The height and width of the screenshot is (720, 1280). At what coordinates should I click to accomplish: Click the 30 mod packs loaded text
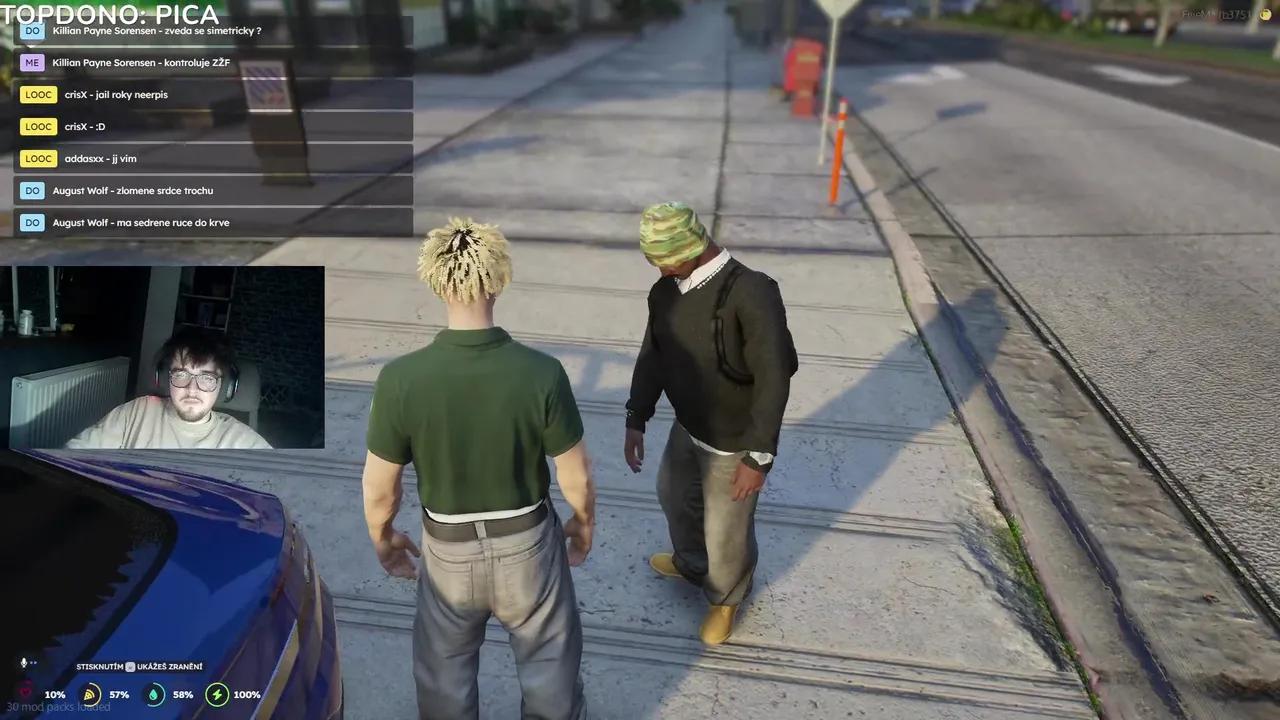pyautogui.click(x=60, y=706)
